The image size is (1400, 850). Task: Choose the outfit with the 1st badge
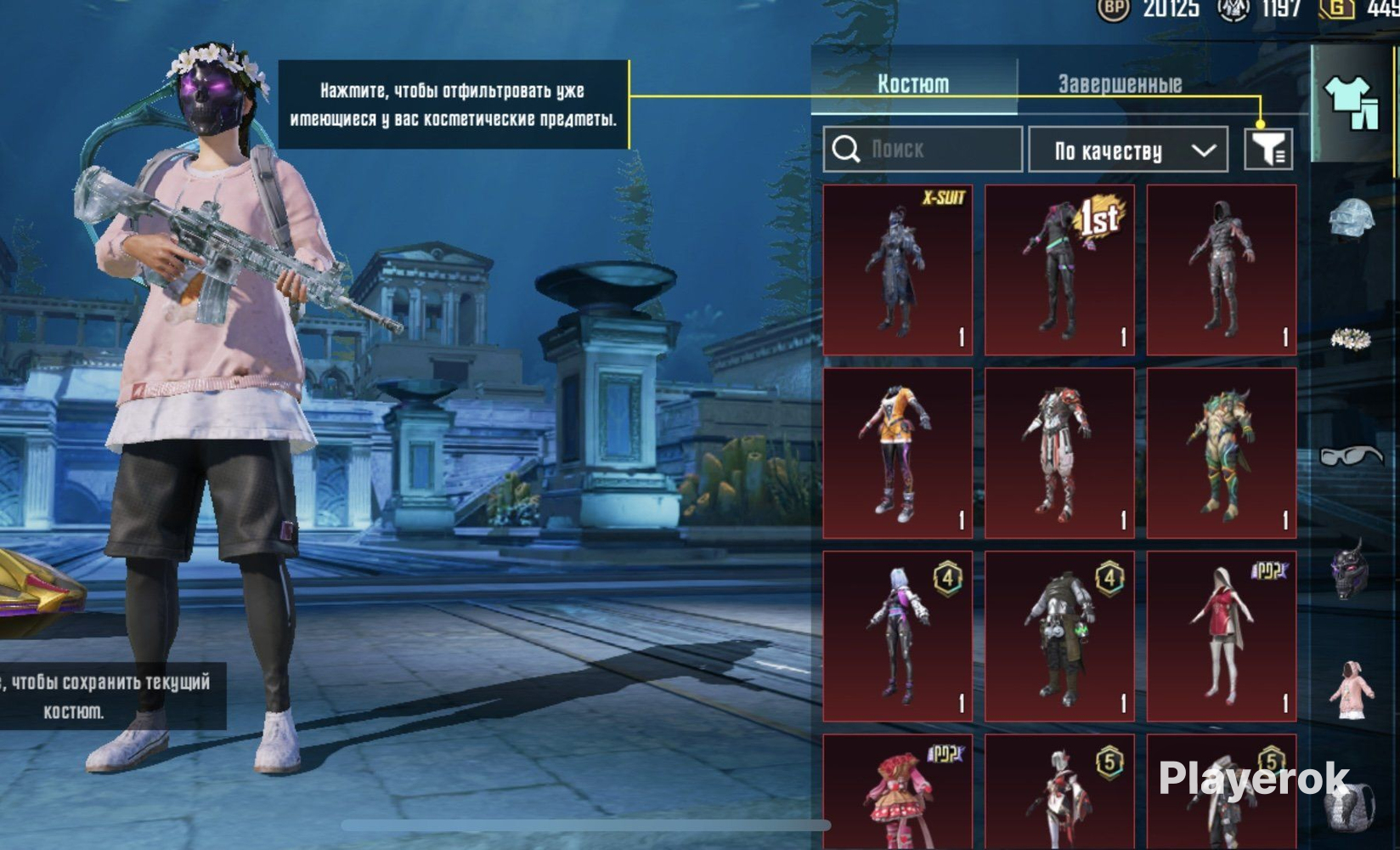click(1059, 269)
